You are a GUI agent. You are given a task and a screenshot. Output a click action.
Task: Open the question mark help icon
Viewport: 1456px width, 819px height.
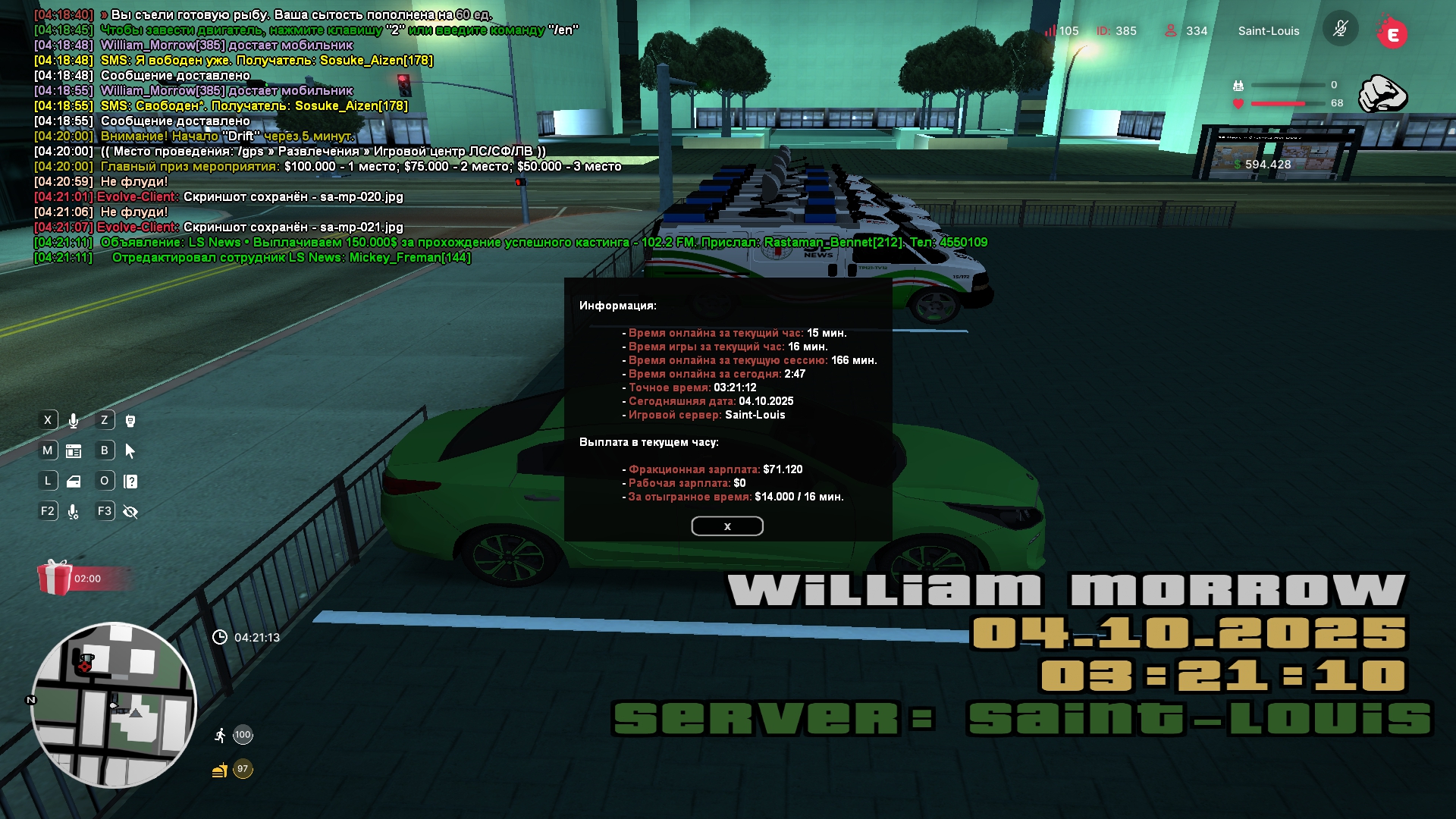tap(130, 482)
